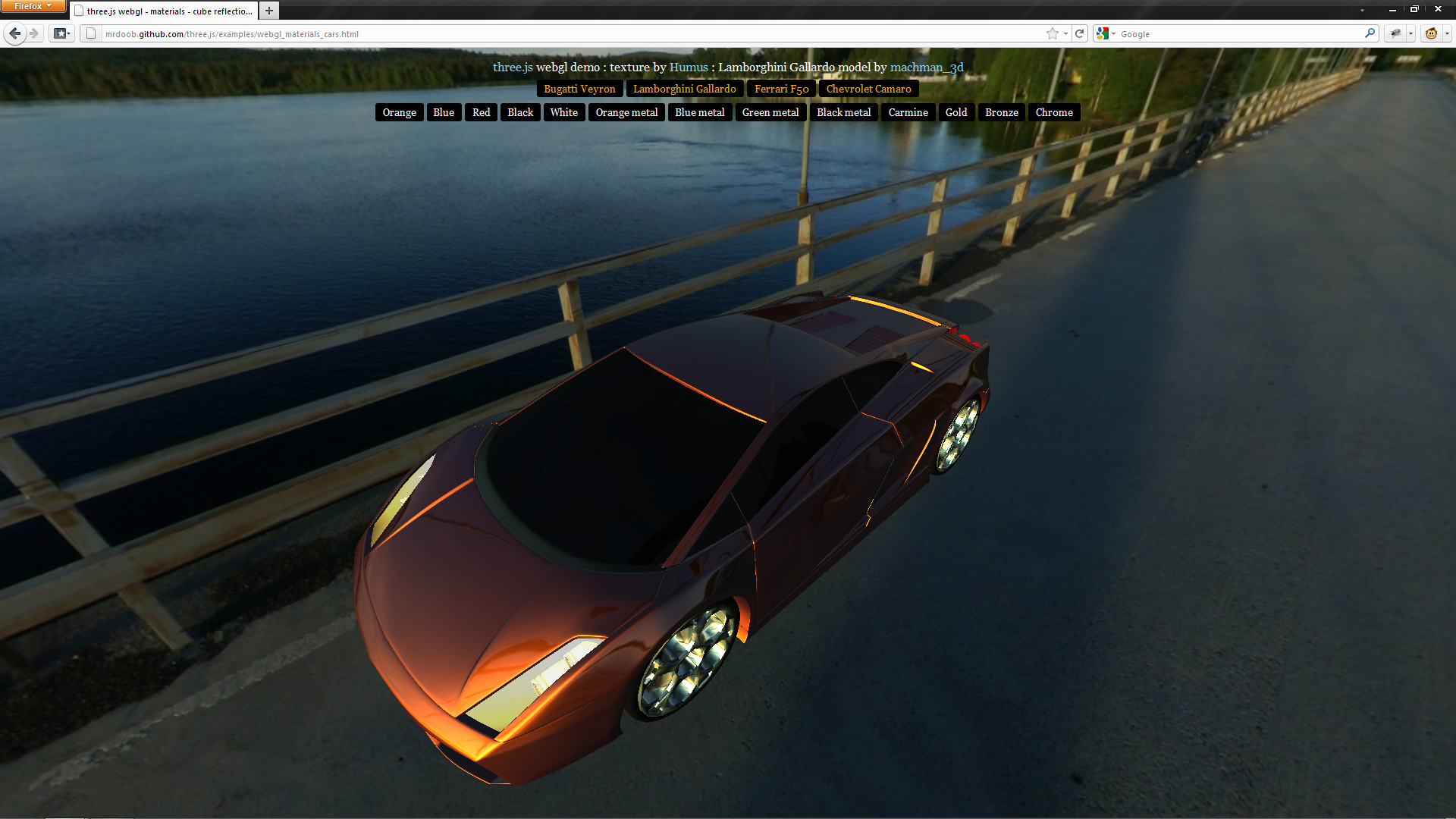Select the Carmine paint color
This screenshot has height=819, width=1456.
click(908, 112)
